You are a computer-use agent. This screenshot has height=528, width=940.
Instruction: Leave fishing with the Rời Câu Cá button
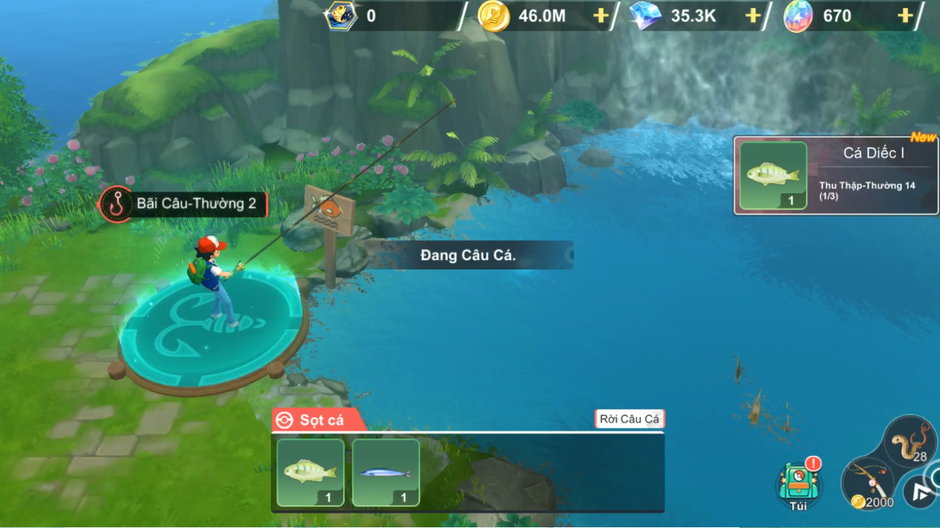coord(629,419)
